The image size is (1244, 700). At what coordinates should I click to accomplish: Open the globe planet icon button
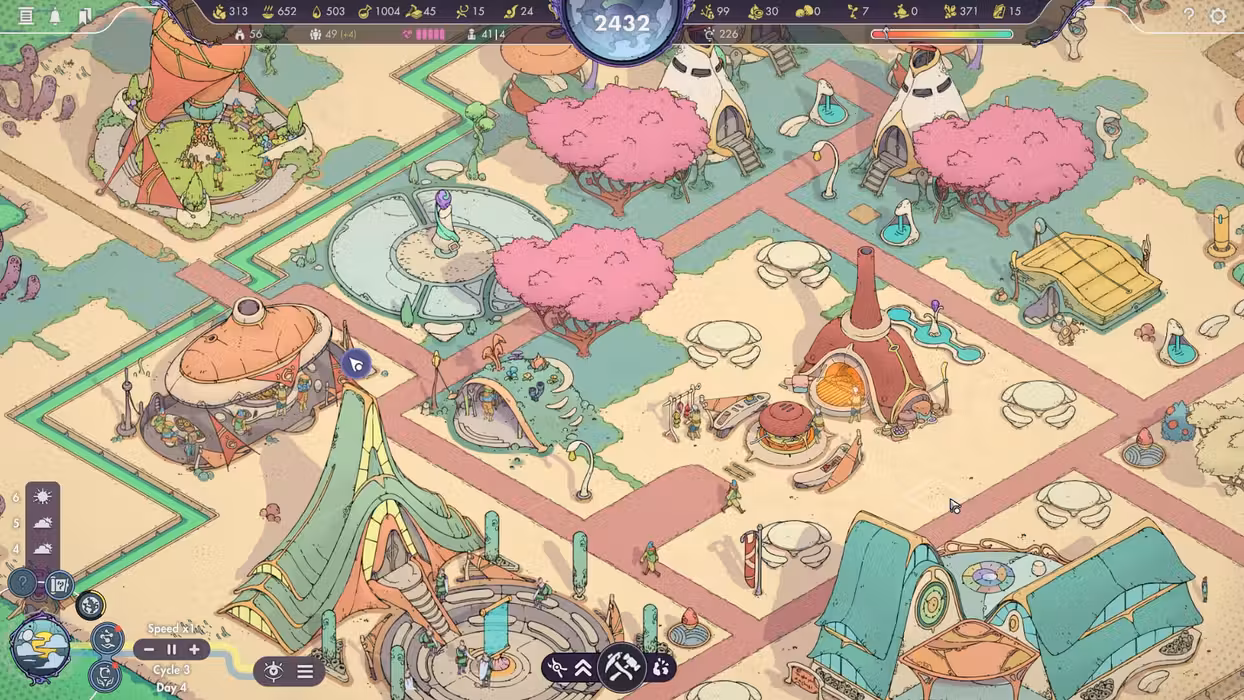[x=90, y=604]
